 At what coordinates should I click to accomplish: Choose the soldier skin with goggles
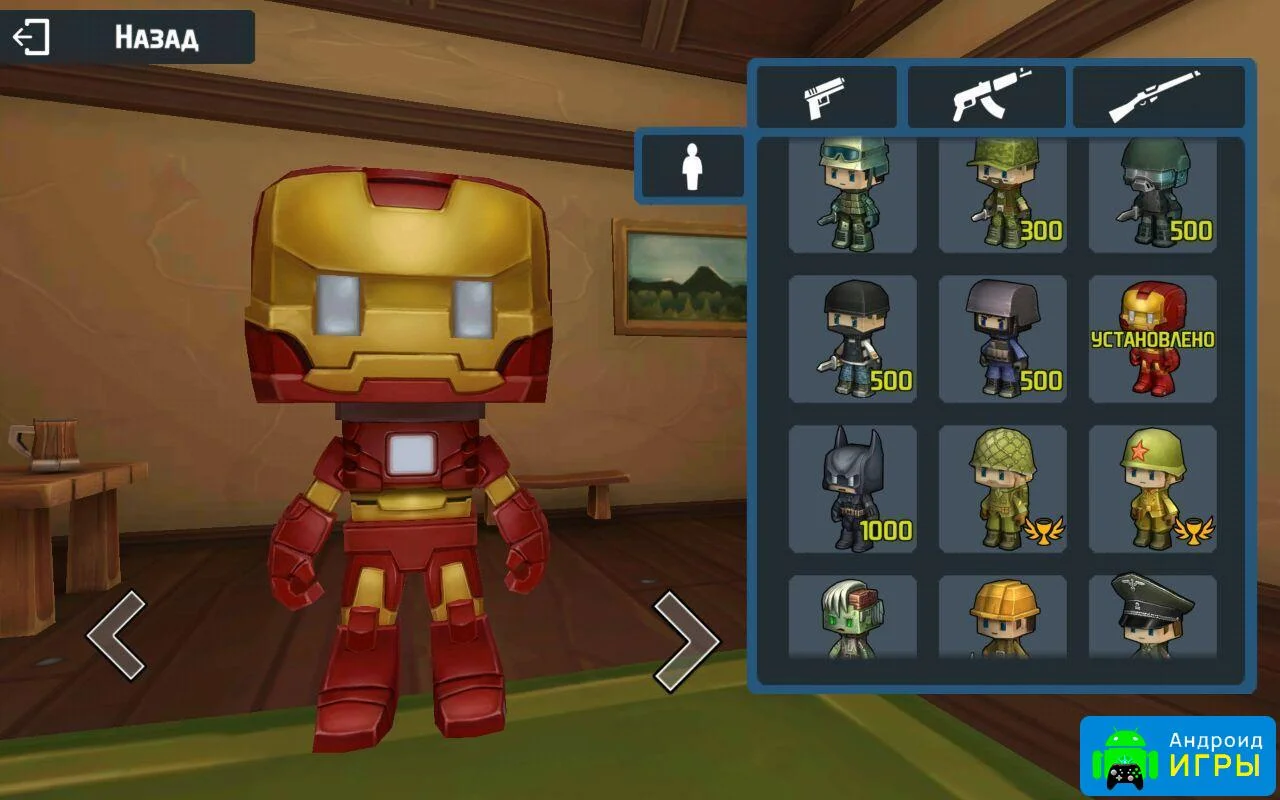(x=852, y=195)
